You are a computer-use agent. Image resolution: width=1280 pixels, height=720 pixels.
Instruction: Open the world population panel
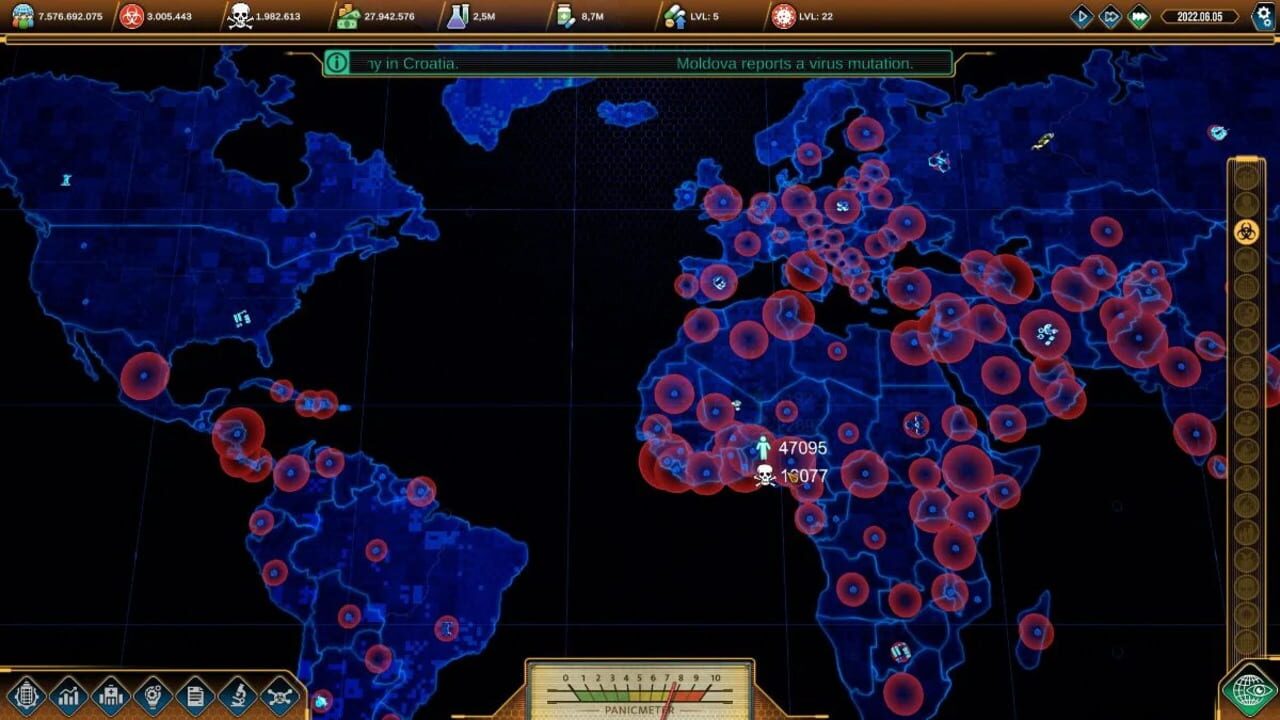[x=29, y=695]
